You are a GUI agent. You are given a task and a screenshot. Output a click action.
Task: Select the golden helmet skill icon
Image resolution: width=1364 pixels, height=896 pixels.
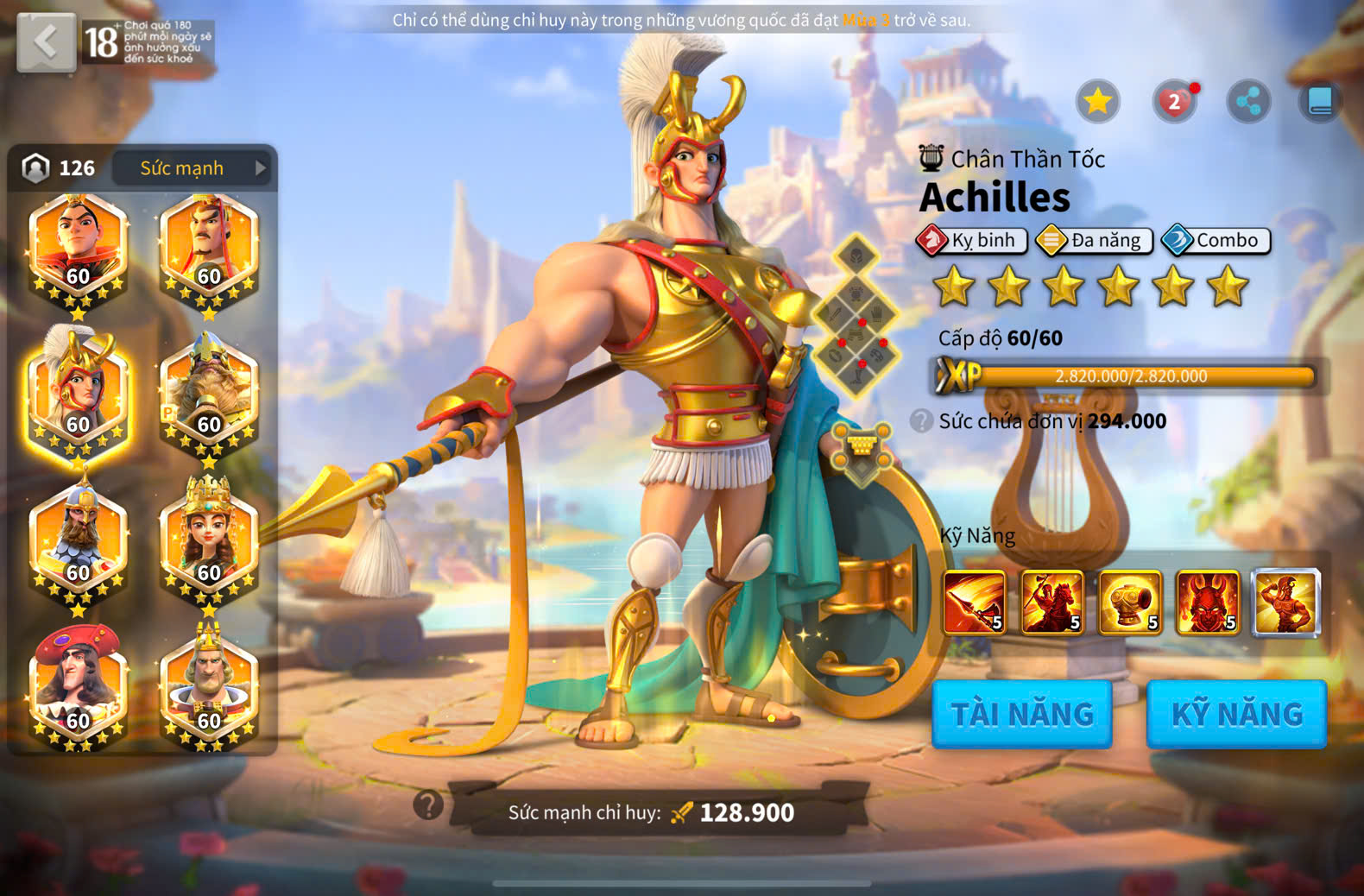1130,602
